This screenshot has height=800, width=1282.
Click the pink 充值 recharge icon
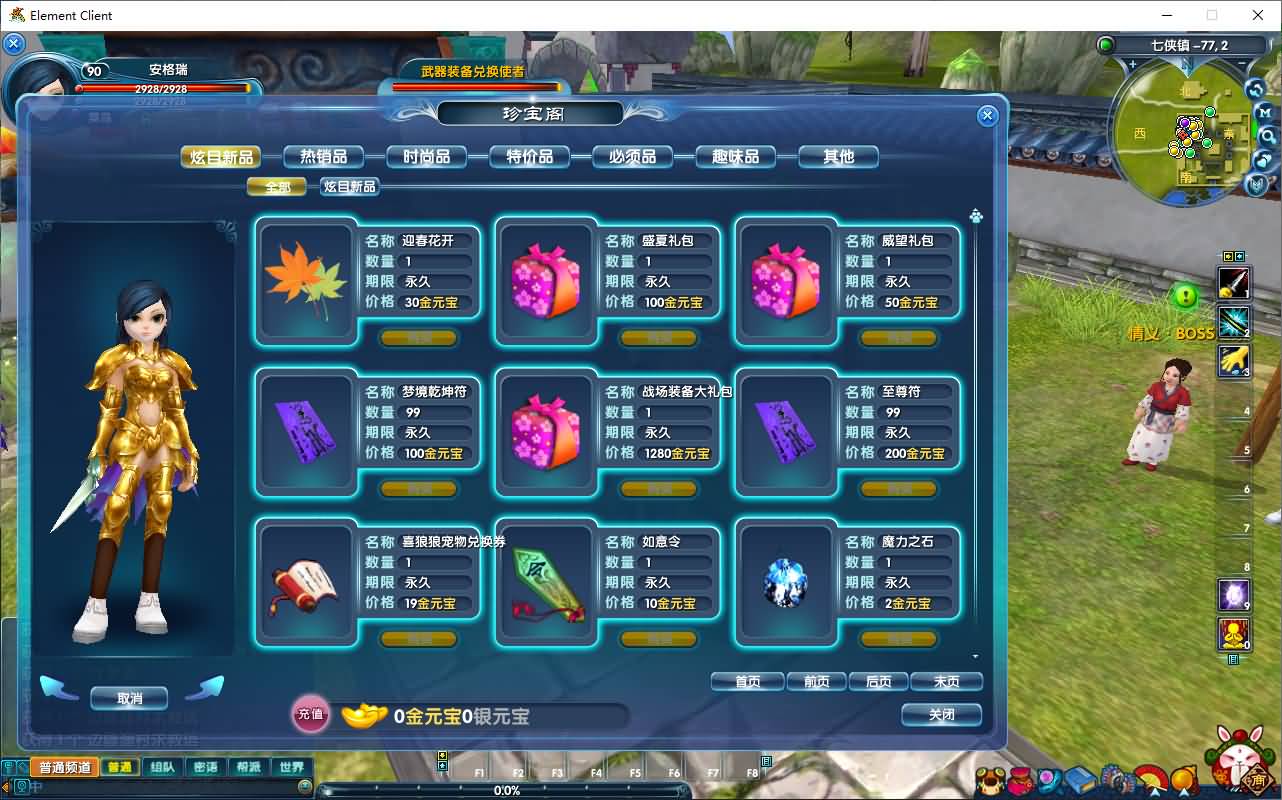[x=311, y=716]
